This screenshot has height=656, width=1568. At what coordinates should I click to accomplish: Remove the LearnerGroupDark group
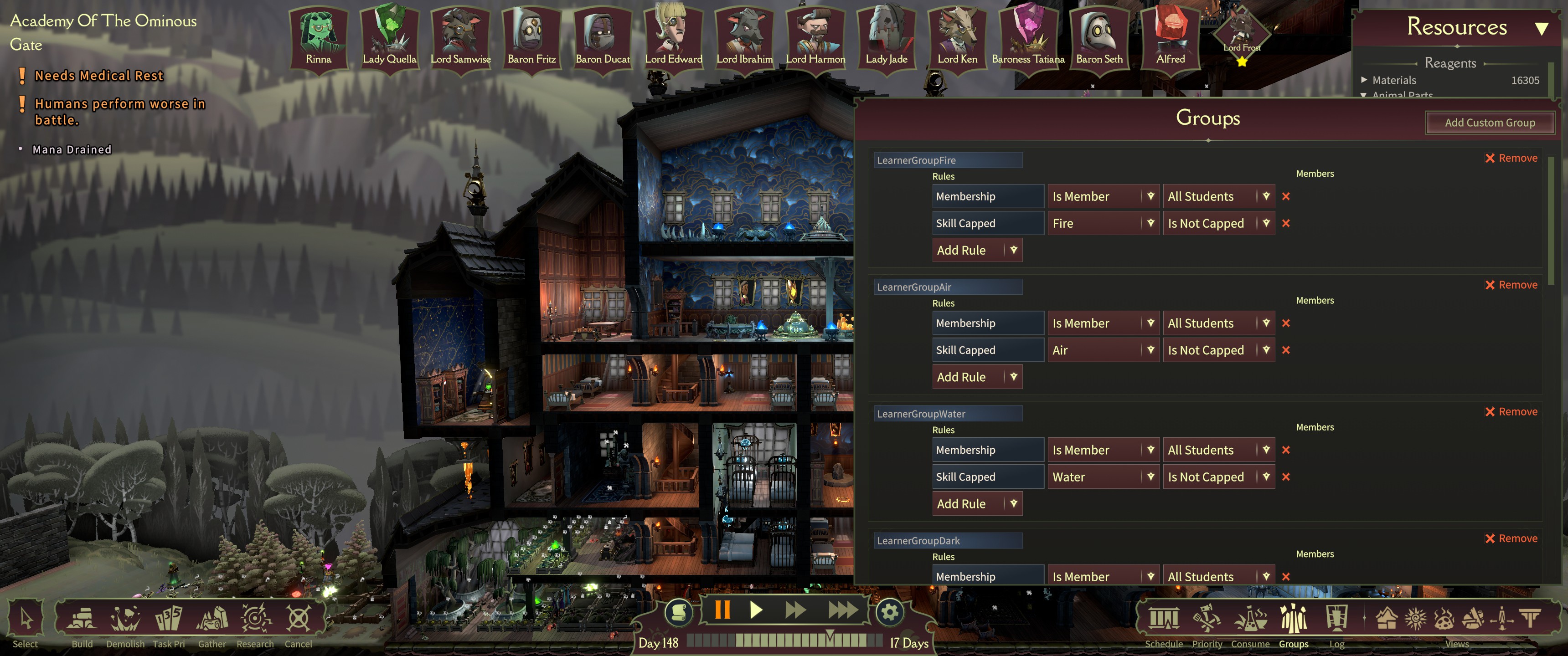click(1511, 538)
